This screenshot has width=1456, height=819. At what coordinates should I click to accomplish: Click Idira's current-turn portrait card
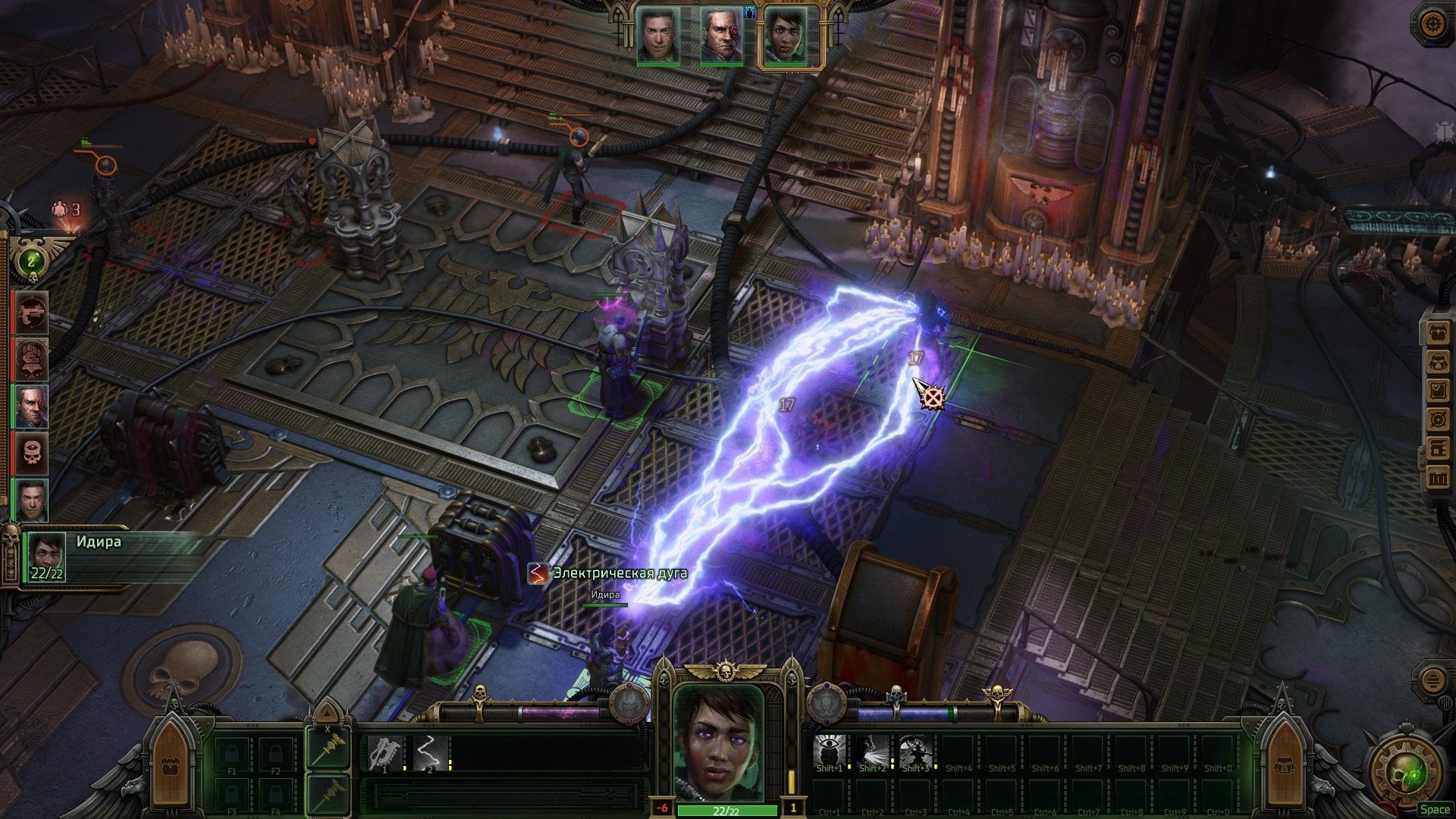tap(47, 556)
